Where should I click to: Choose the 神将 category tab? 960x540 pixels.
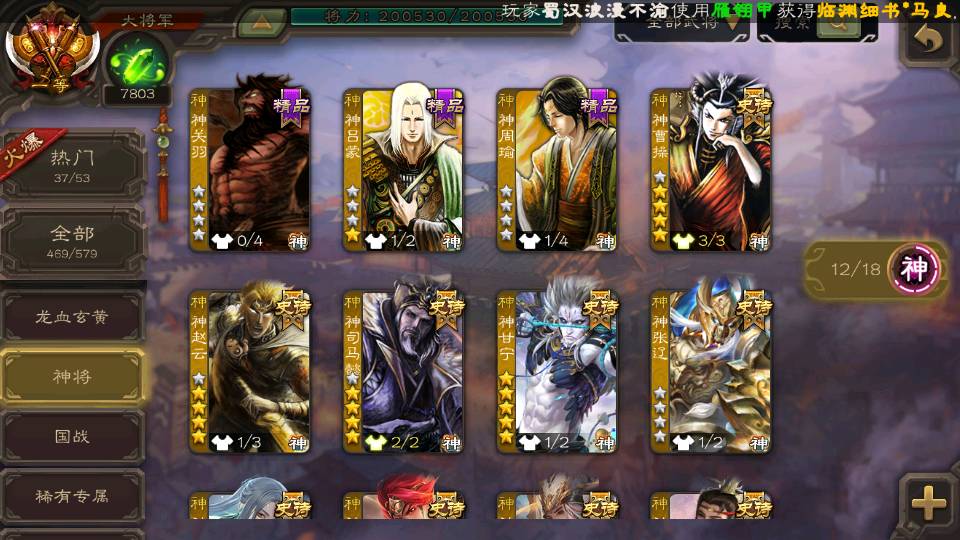pos(73,377)
